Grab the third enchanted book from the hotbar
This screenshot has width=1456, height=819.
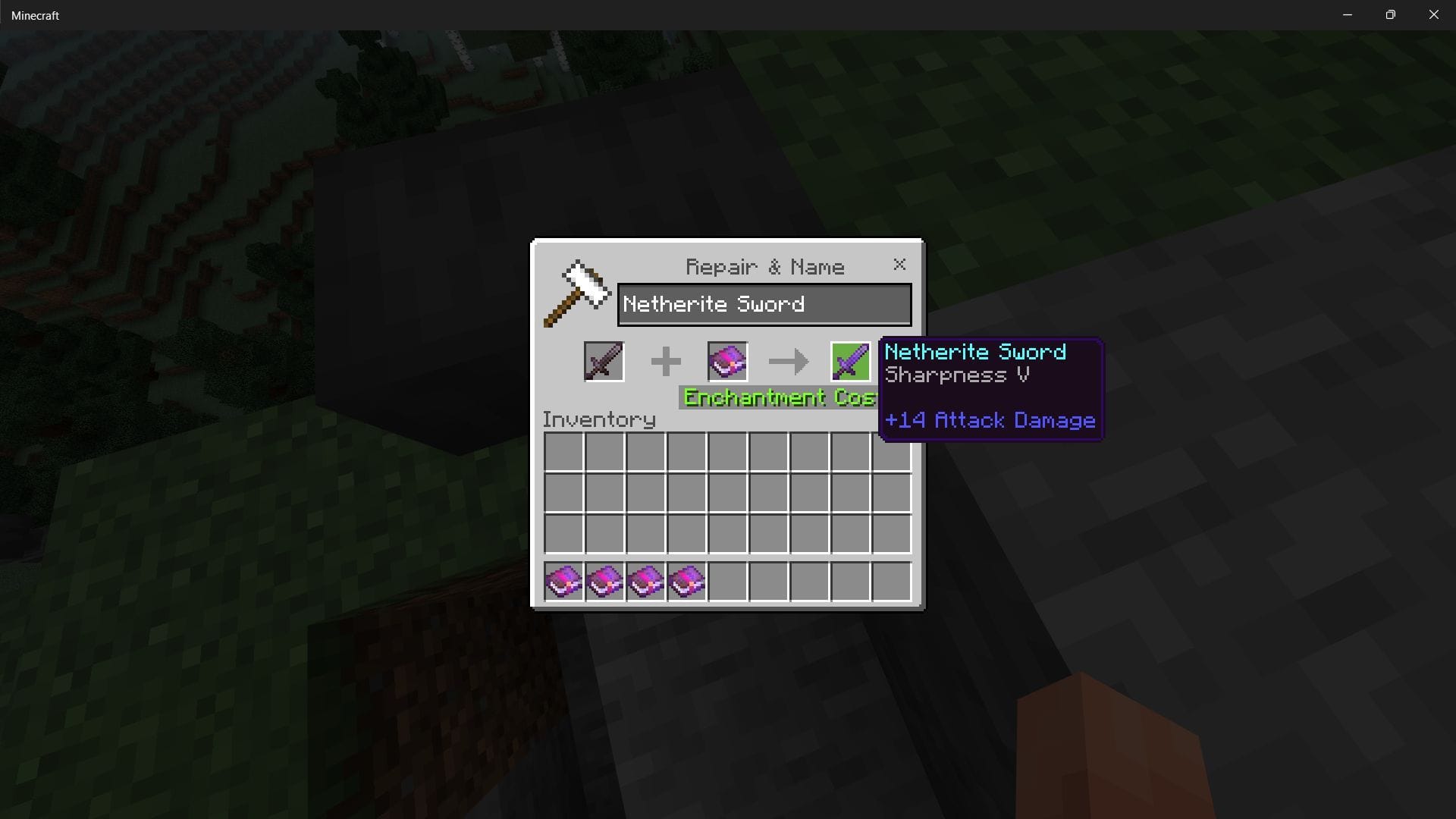645,581
